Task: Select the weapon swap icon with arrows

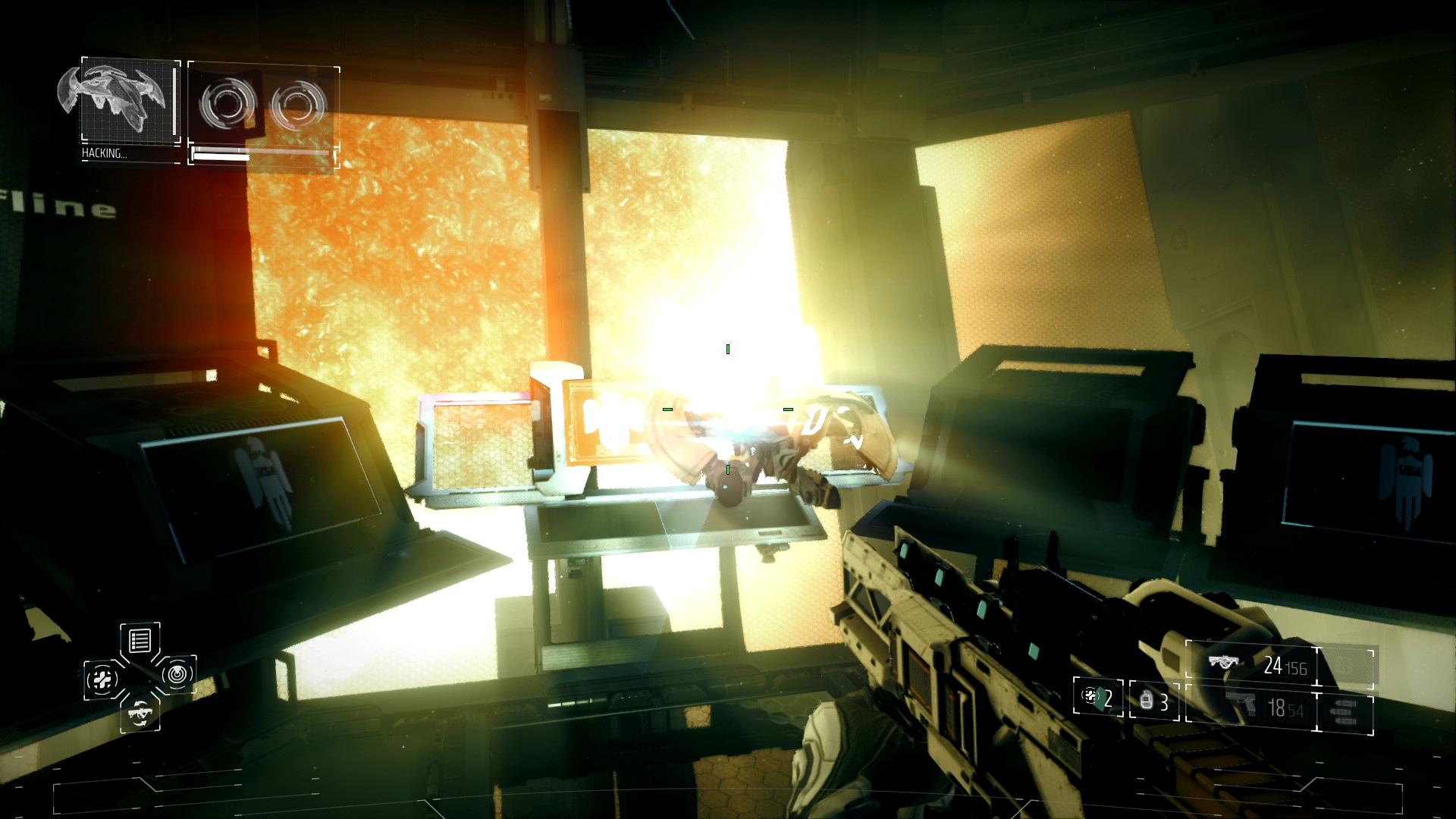Action: [140, 713]
